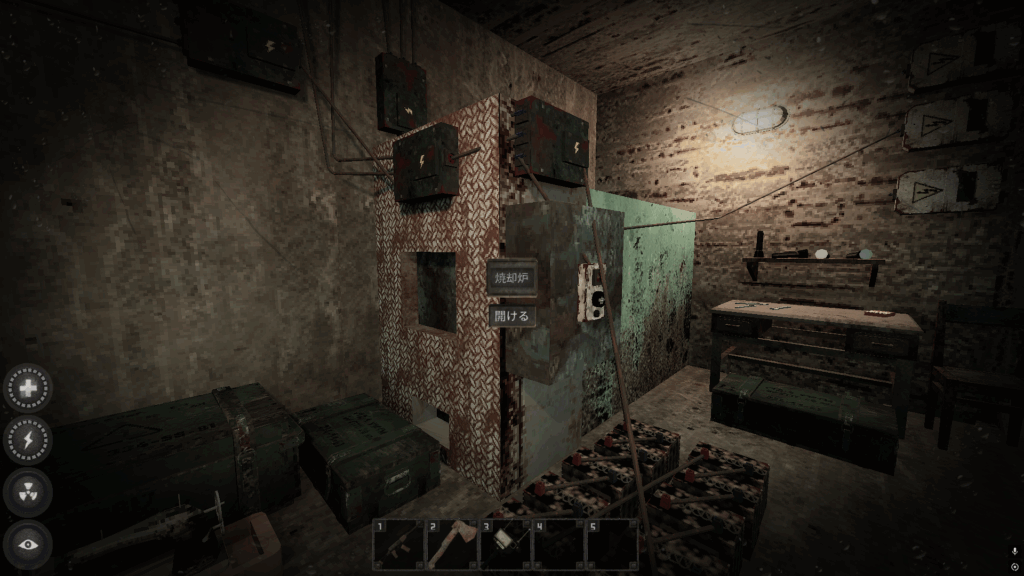Click the lightning bolt energy icon

pos(28,439)
